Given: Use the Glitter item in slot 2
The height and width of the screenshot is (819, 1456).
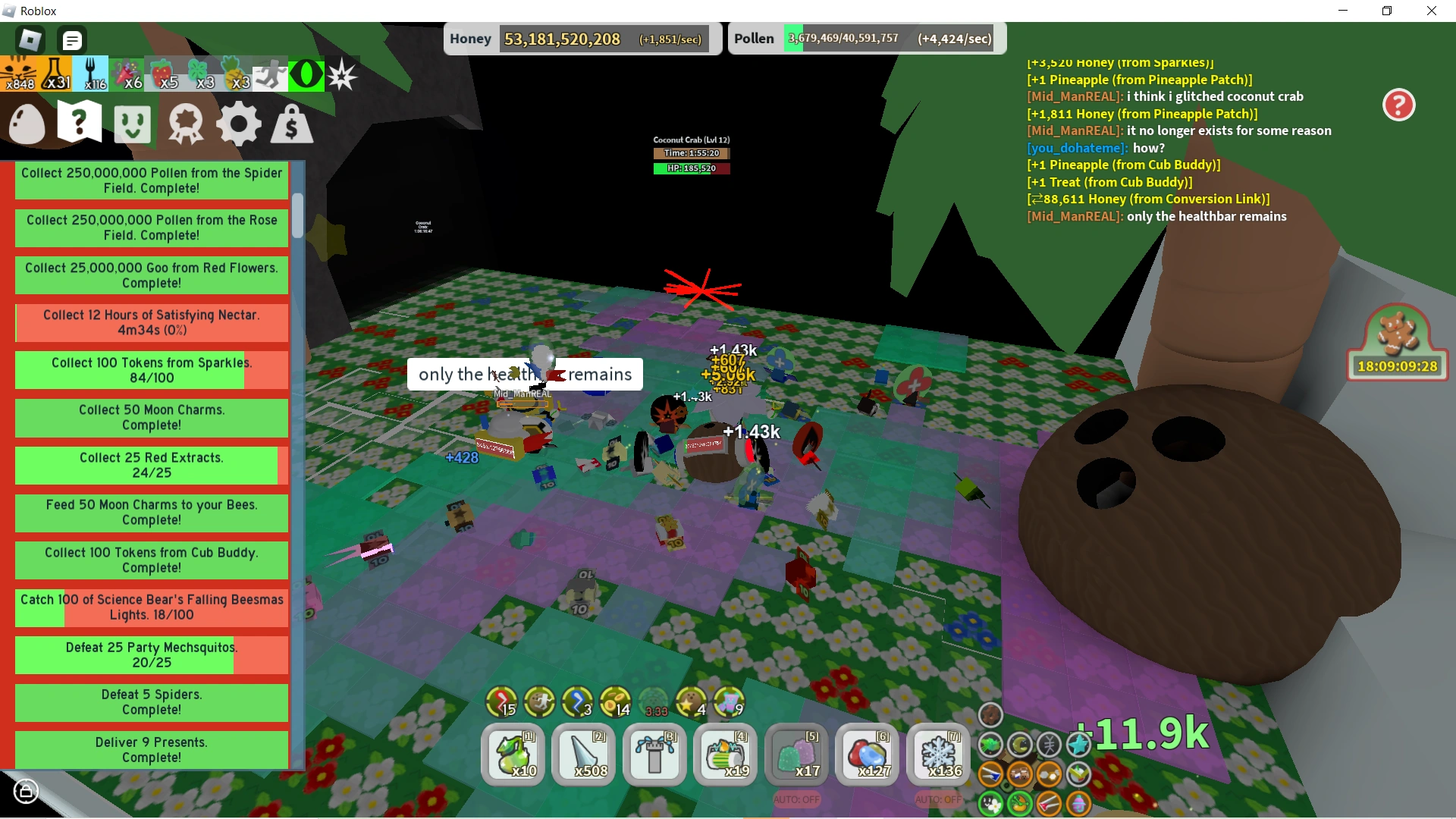Looking at the screenshot, I should tap(583, 755).
